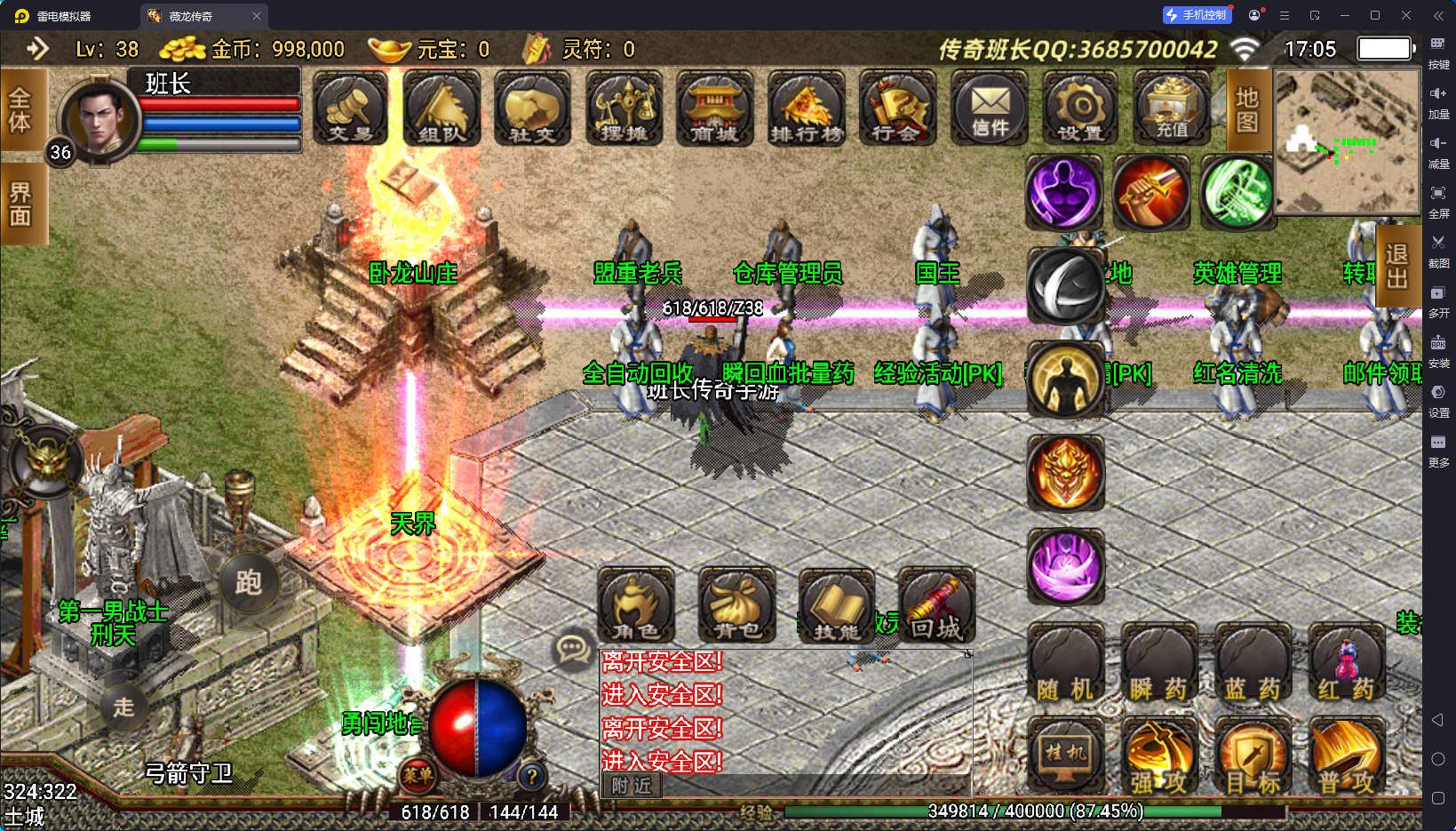This screenshot has width=1456, height=831.
Task: Open the 交易 trade window
Action: [x=349, y=108]
